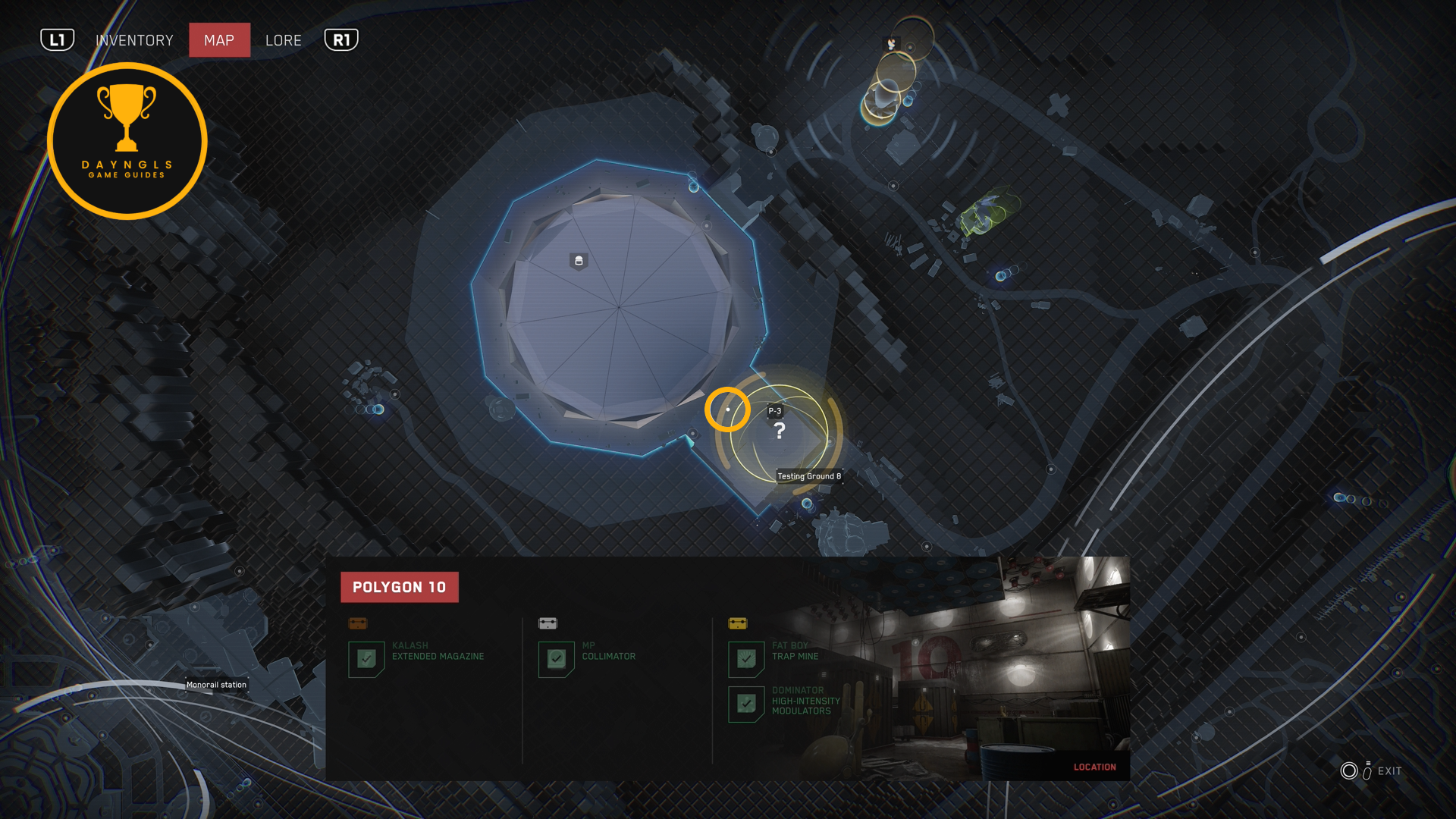Click the Polygon 10 location title
The image size is (1456, 819).
400,587
